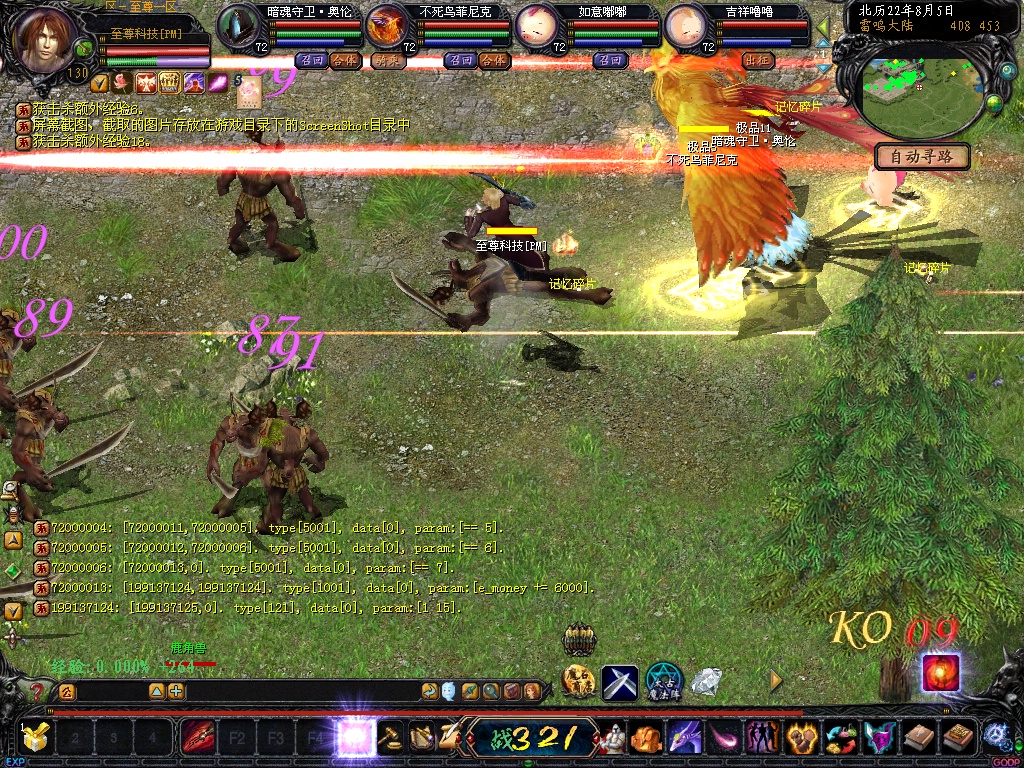Recall the pet 如意嘟嘟 with 召回
1024x768 pixels.
click(x=610, y=60)
